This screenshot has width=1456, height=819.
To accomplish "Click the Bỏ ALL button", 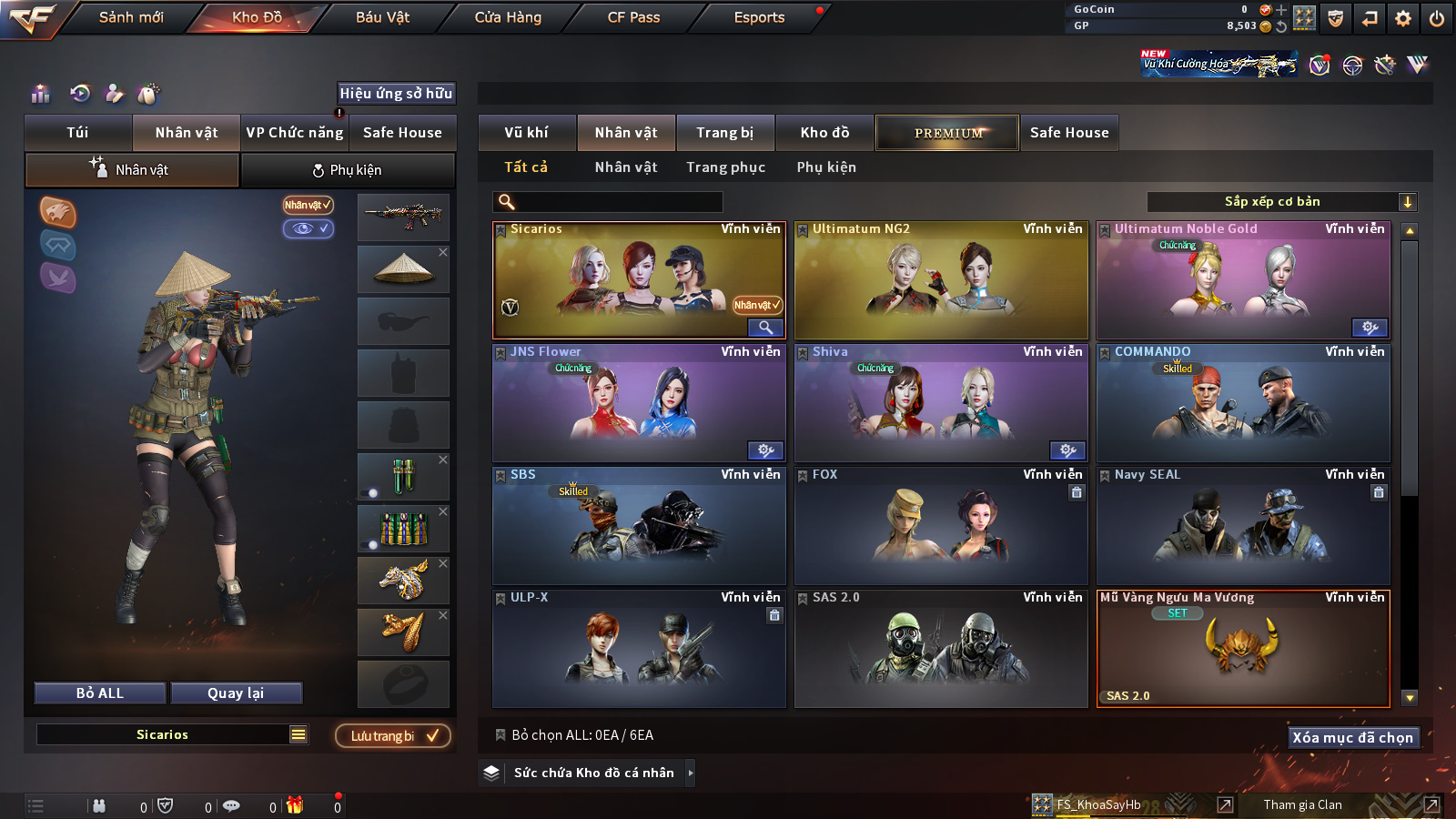I will 100,693.
